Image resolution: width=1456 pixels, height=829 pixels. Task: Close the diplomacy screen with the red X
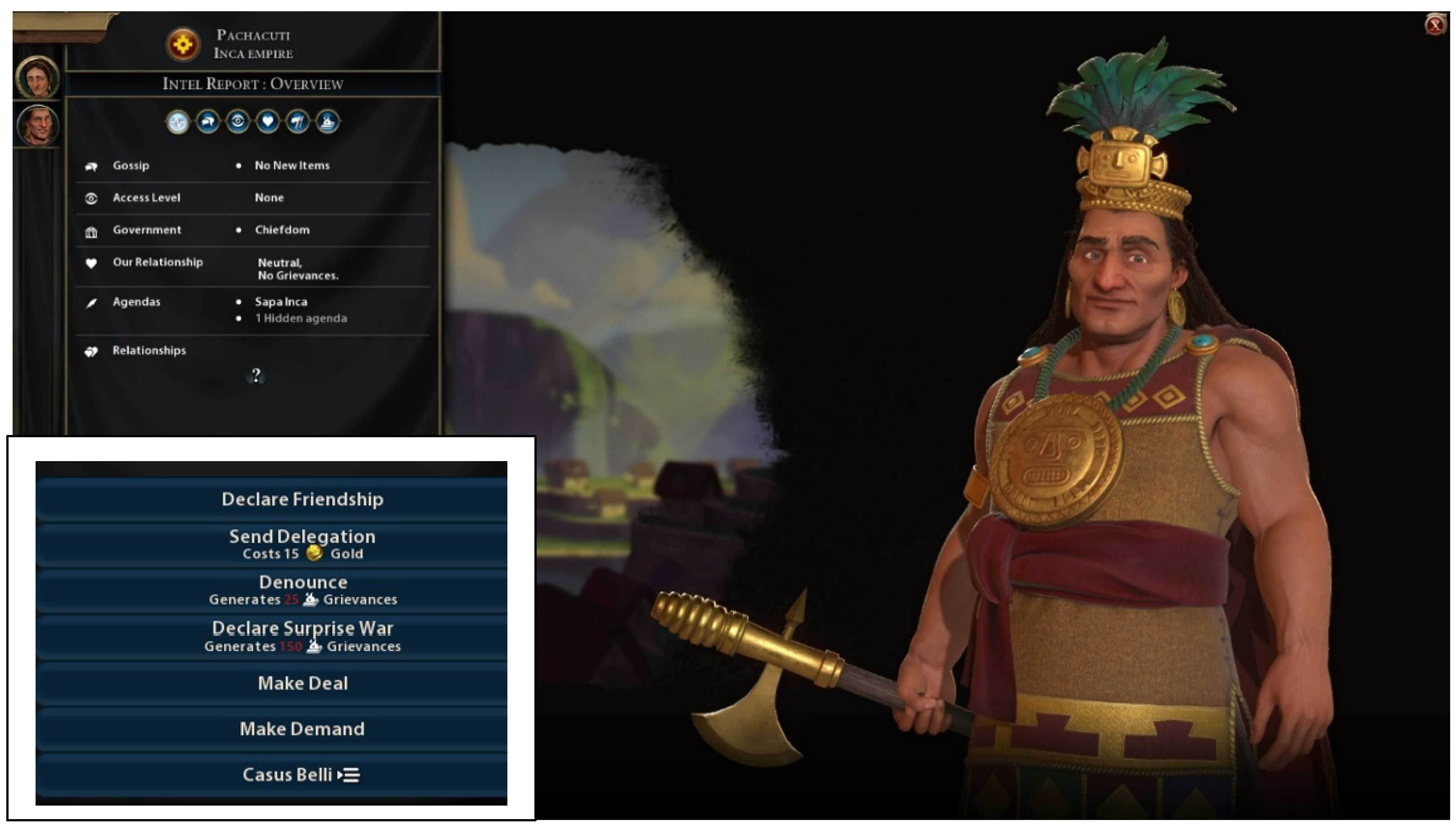1434,25
